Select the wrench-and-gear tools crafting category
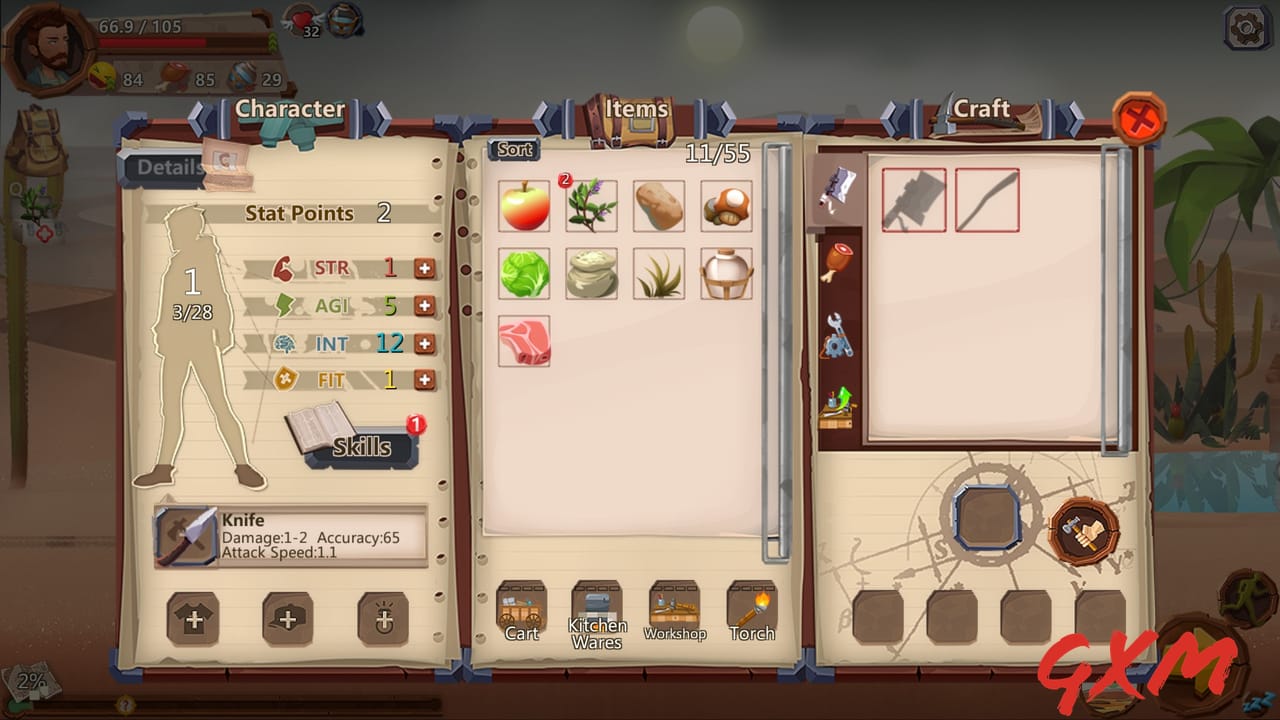The width and height of the screenshot is (1280, 720). (x=838, y=335)
